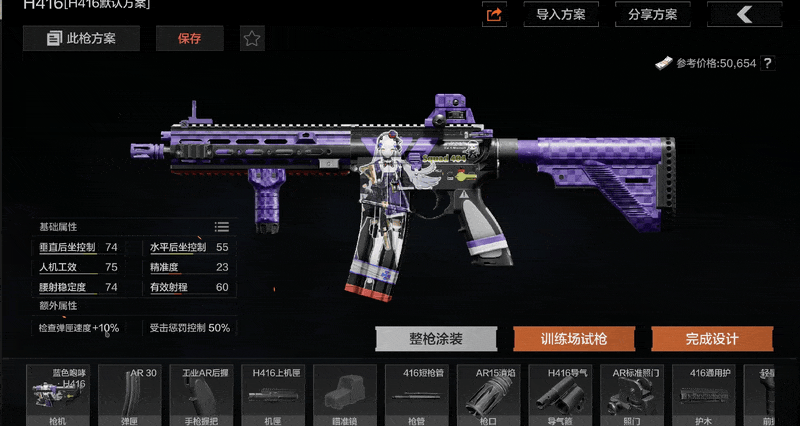Pick the H416上机匣 receiver slot
The width and height of the screenshot is (800, 426).
pos(277,395)
